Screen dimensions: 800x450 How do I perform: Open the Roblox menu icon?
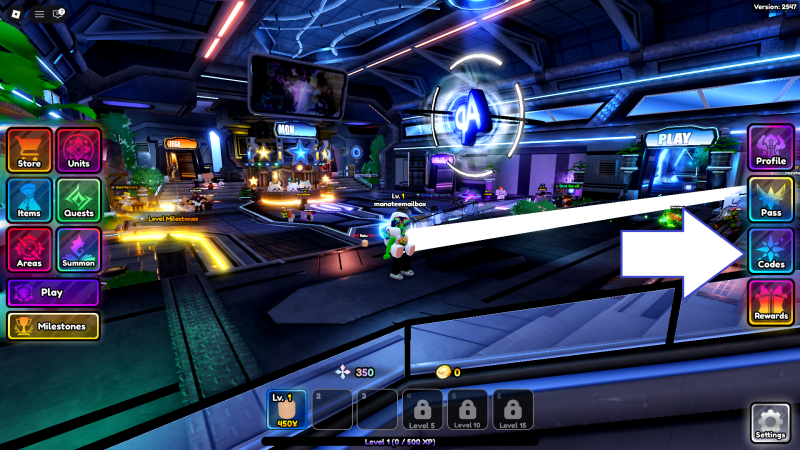click(17, 14)
